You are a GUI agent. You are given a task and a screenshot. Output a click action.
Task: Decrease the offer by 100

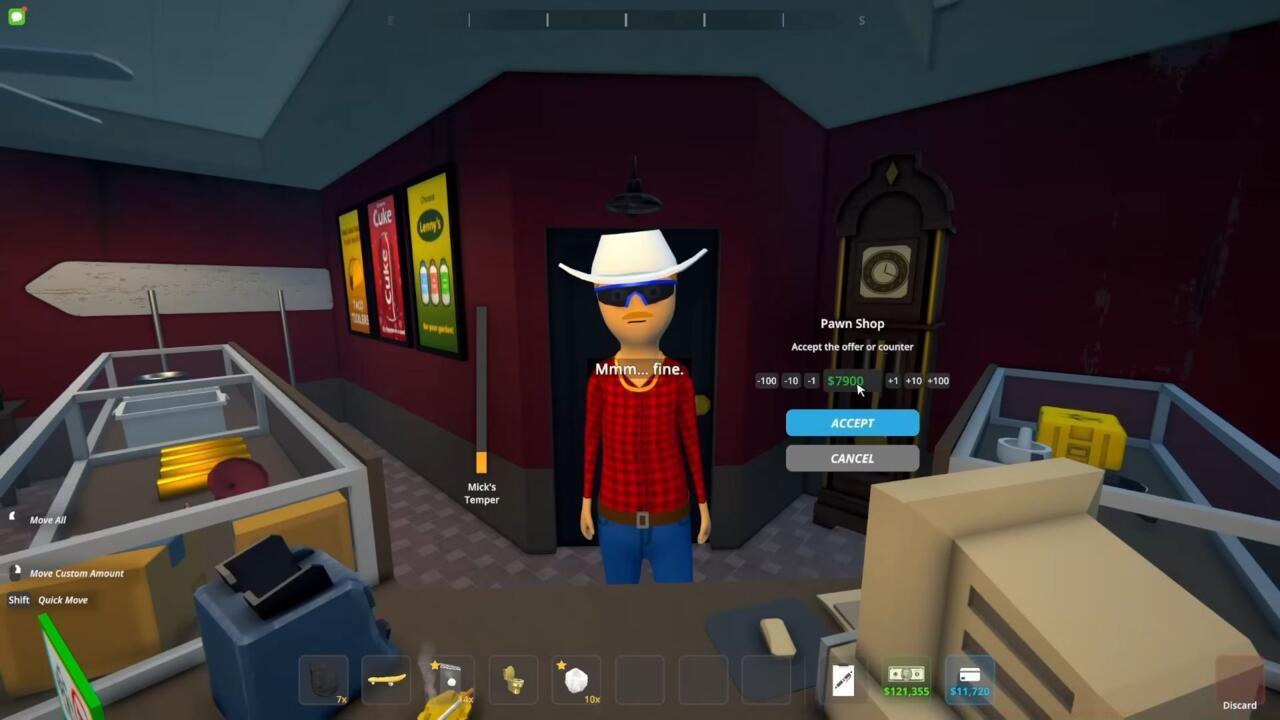(766, 380)
